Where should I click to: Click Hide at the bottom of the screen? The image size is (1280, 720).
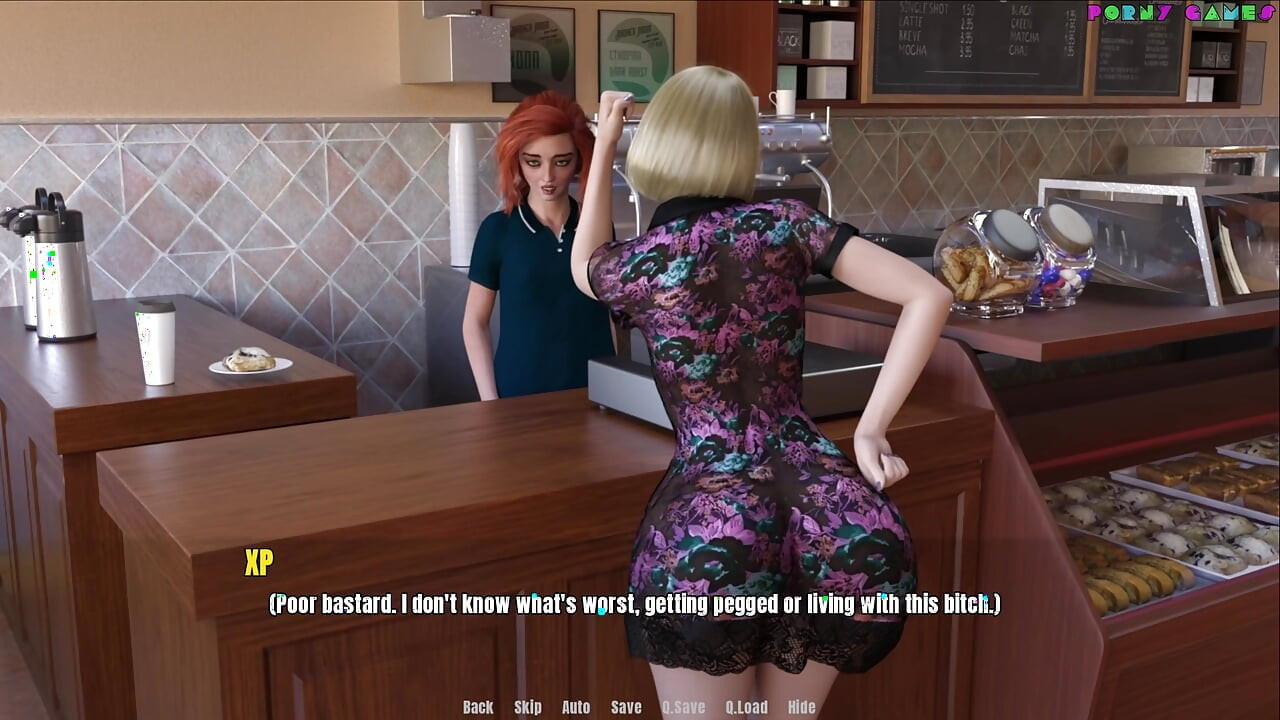800,707
